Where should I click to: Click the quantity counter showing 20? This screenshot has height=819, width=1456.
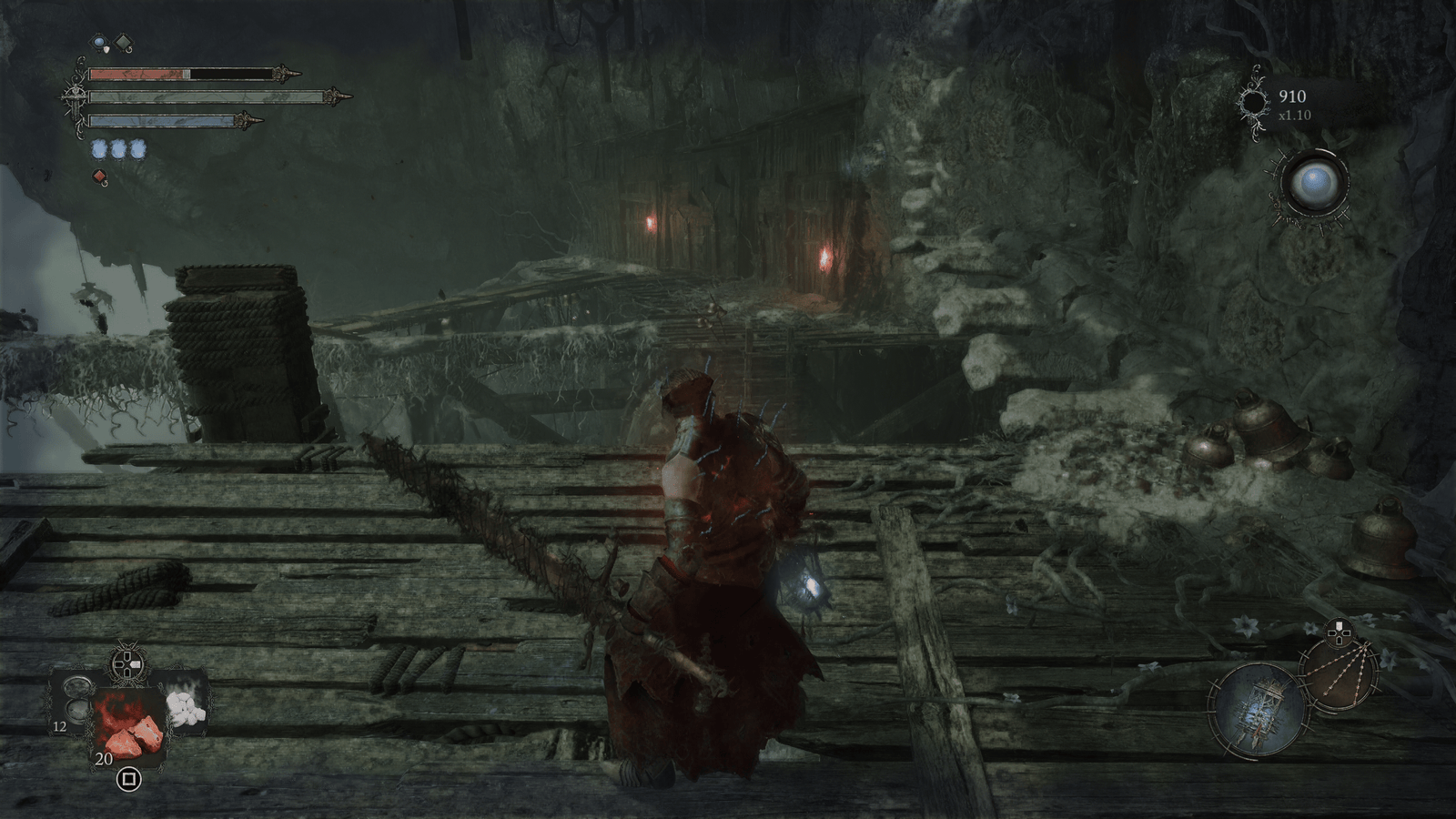point(105,758)
